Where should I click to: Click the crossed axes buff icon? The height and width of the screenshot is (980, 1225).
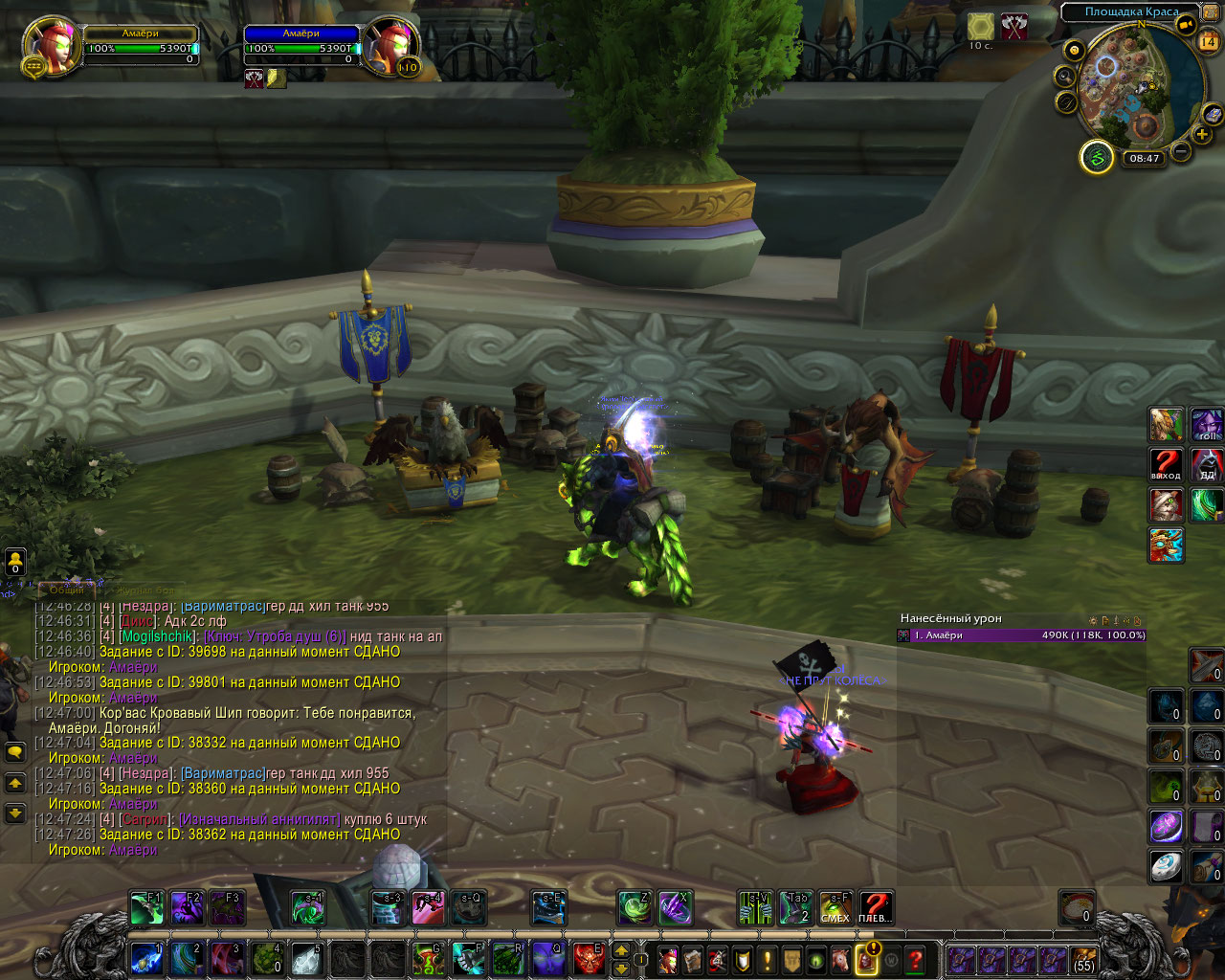point(1013,27)
